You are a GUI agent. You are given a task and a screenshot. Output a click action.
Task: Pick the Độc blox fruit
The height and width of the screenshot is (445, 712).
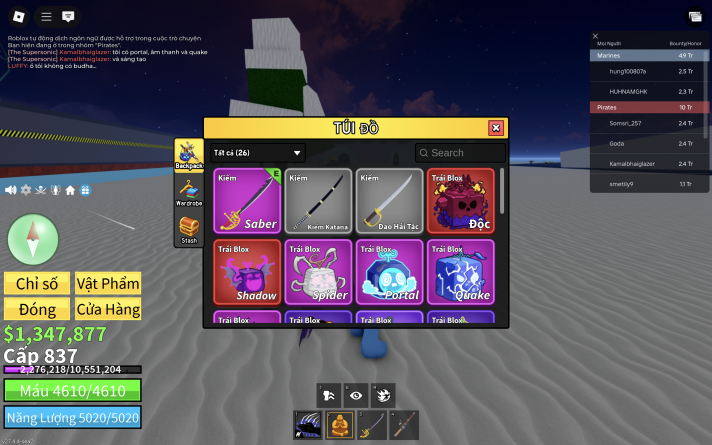click(462, 201)
